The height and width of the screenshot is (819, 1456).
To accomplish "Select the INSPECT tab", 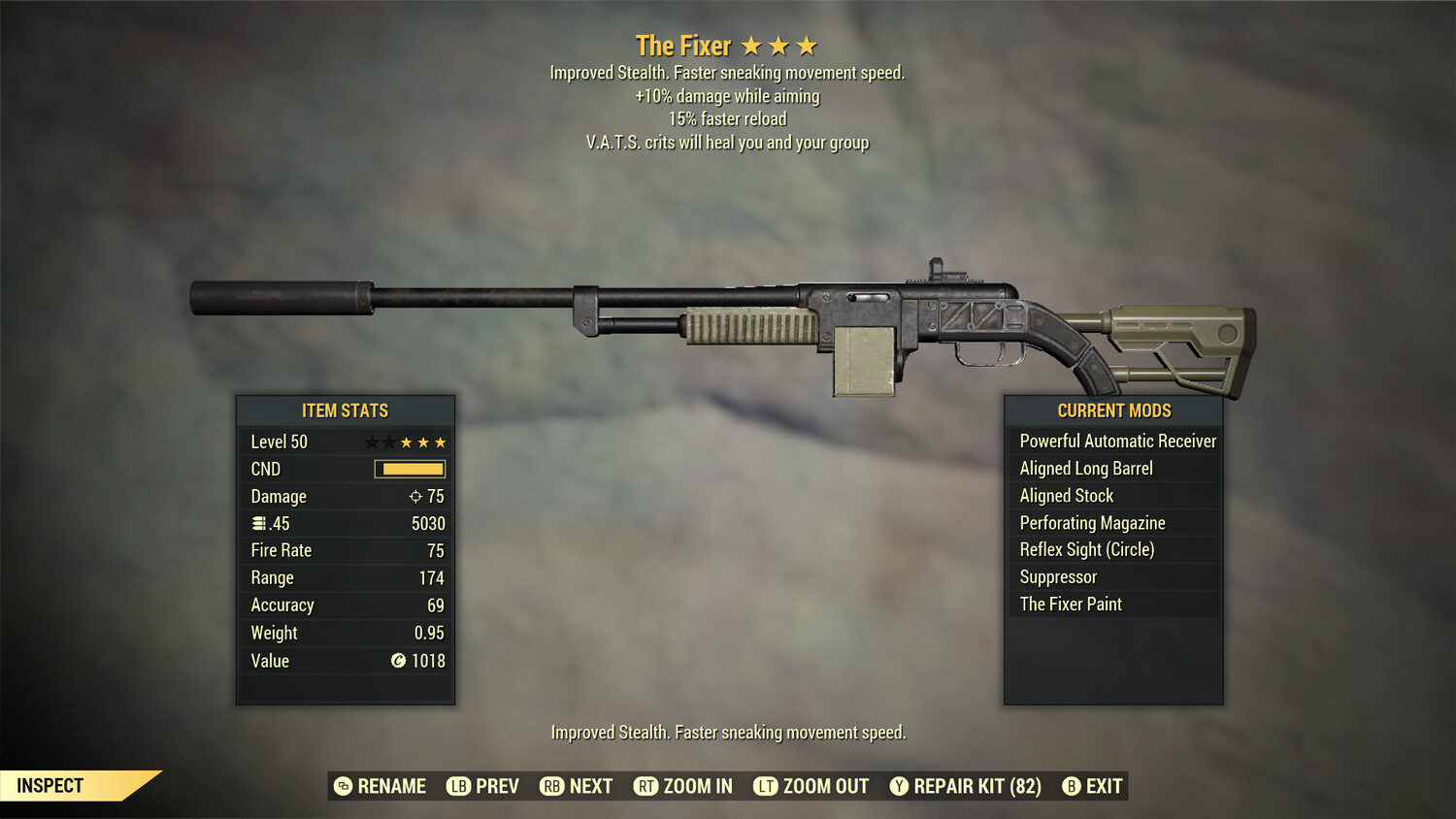I will (x=50, y=786).
